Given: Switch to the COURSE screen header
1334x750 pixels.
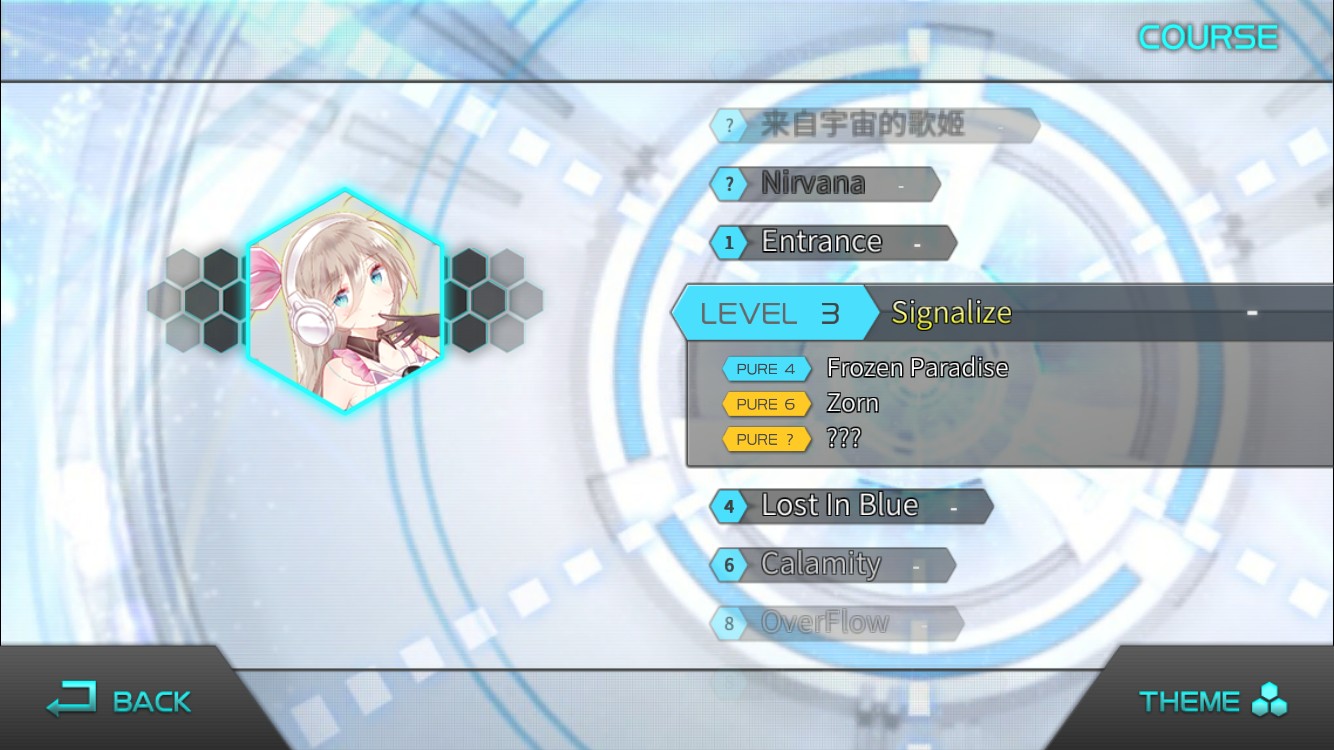Looking at the screenshot, I should pyautogui.click(x=1208, y=37).
